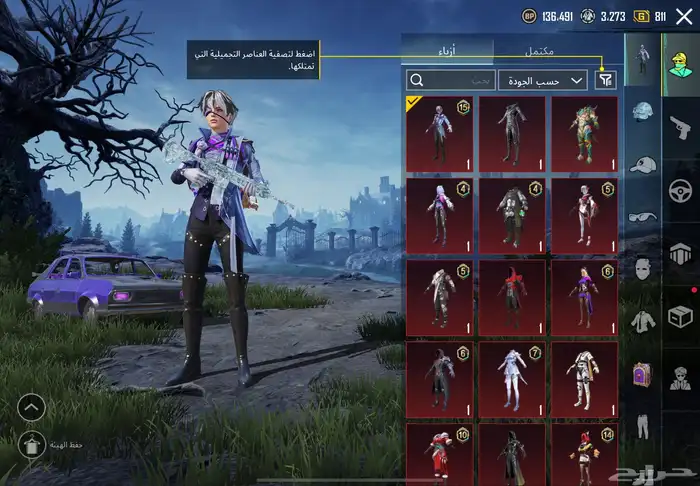The image size is (700, 486).
Task: Choose the white level 7 outfit
Action: 512,379
